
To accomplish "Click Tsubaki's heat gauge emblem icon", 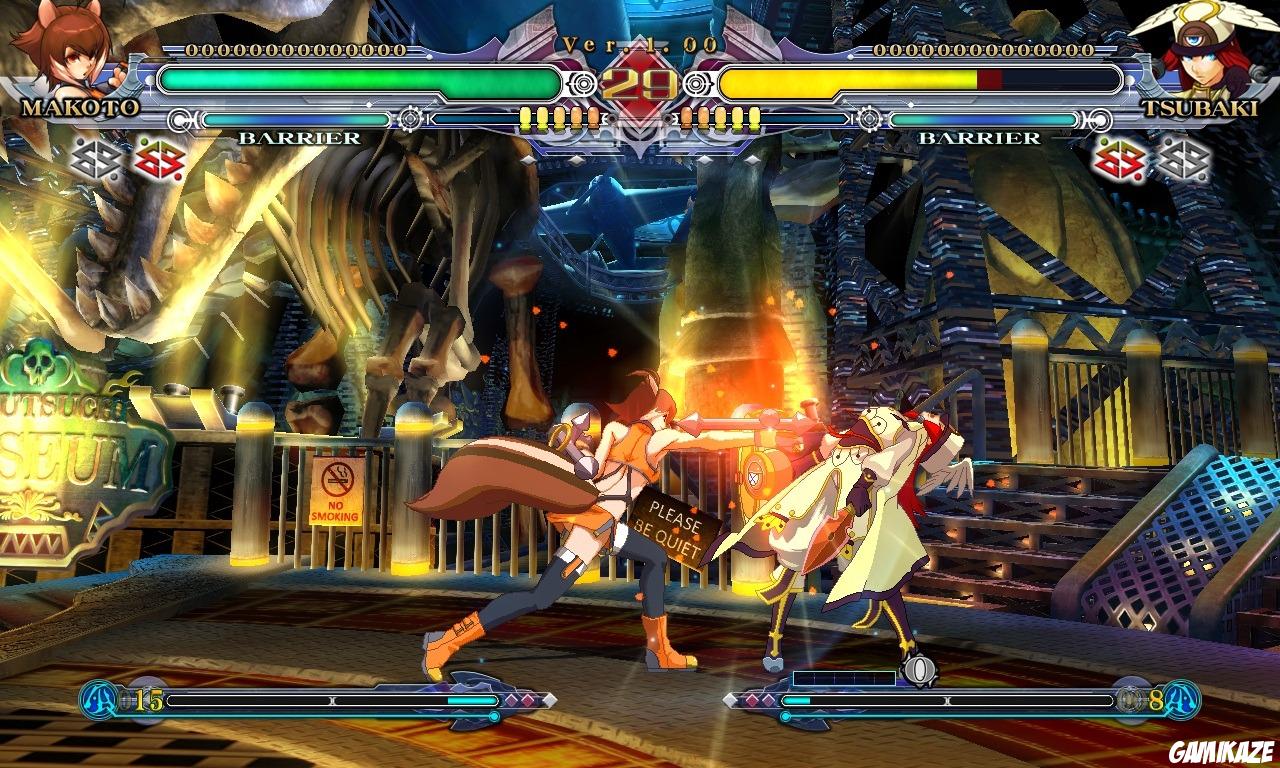I will (x=1181, y=700).
